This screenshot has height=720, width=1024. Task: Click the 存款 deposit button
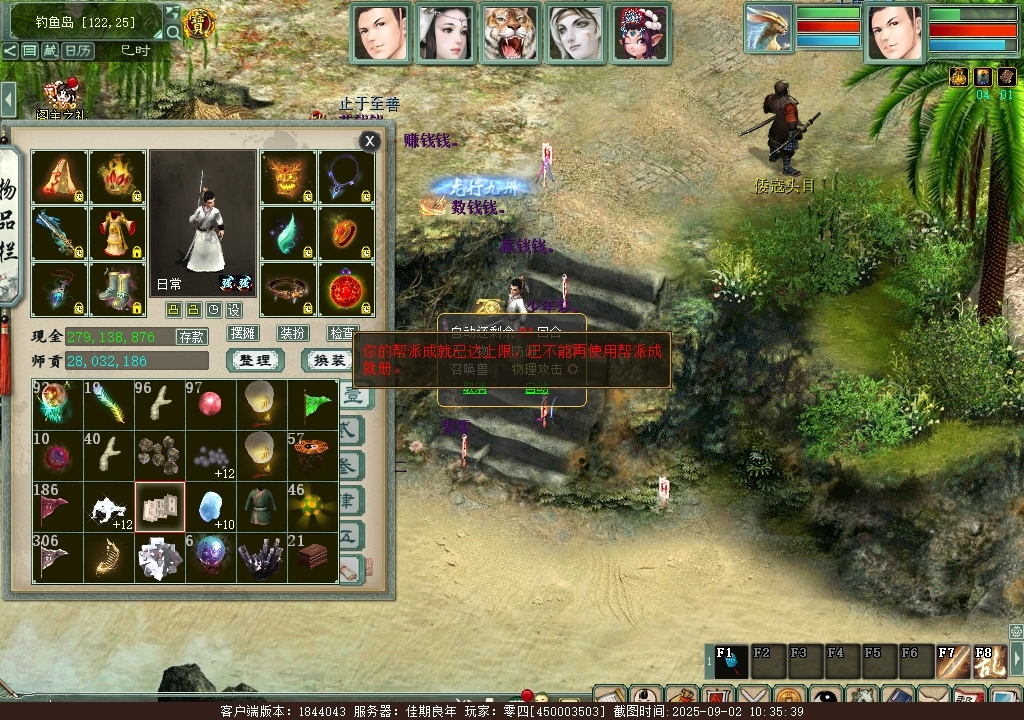click(x=191, y=337)
